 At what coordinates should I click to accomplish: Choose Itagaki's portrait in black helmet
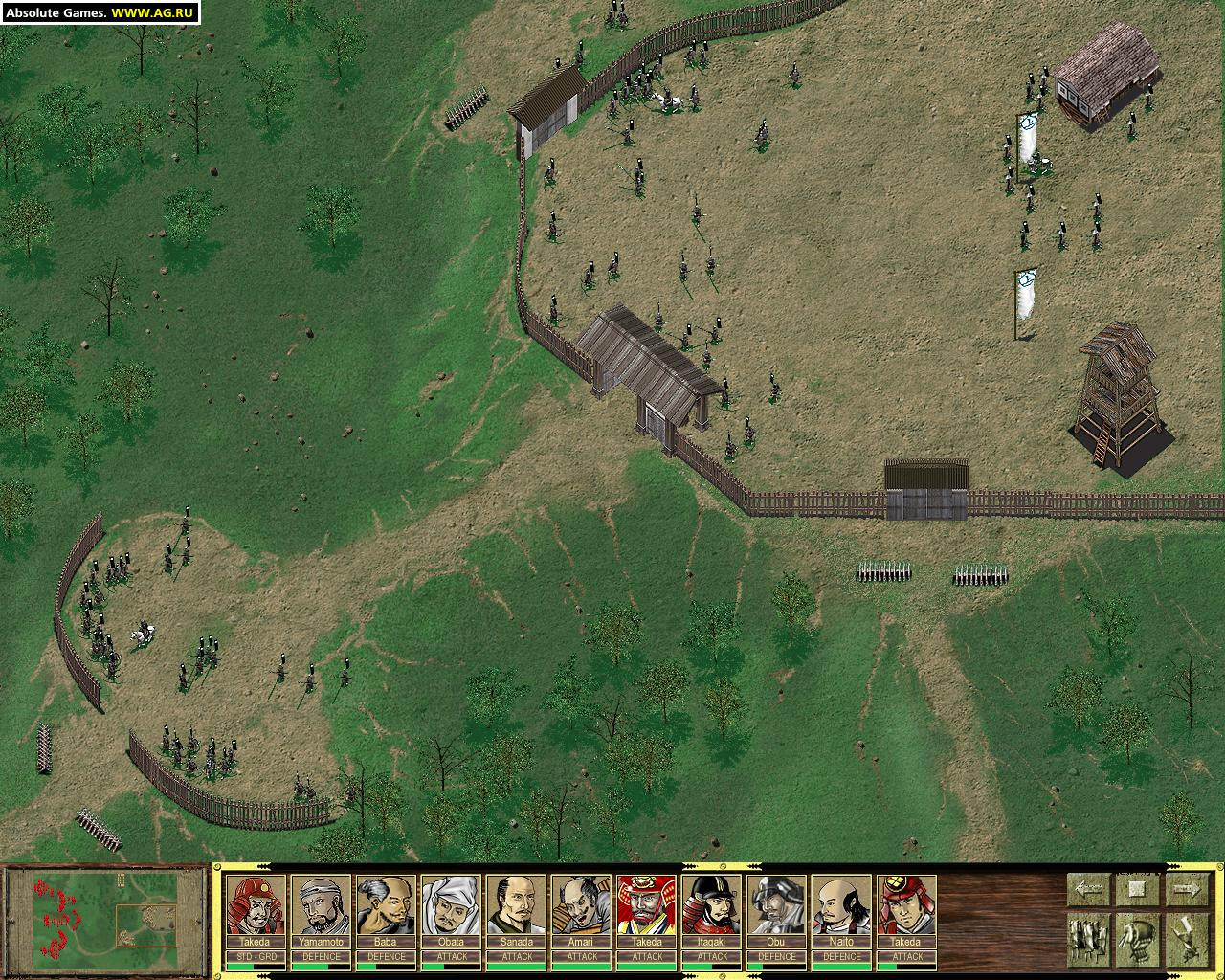pyautogui.click(x=712, y=905)
